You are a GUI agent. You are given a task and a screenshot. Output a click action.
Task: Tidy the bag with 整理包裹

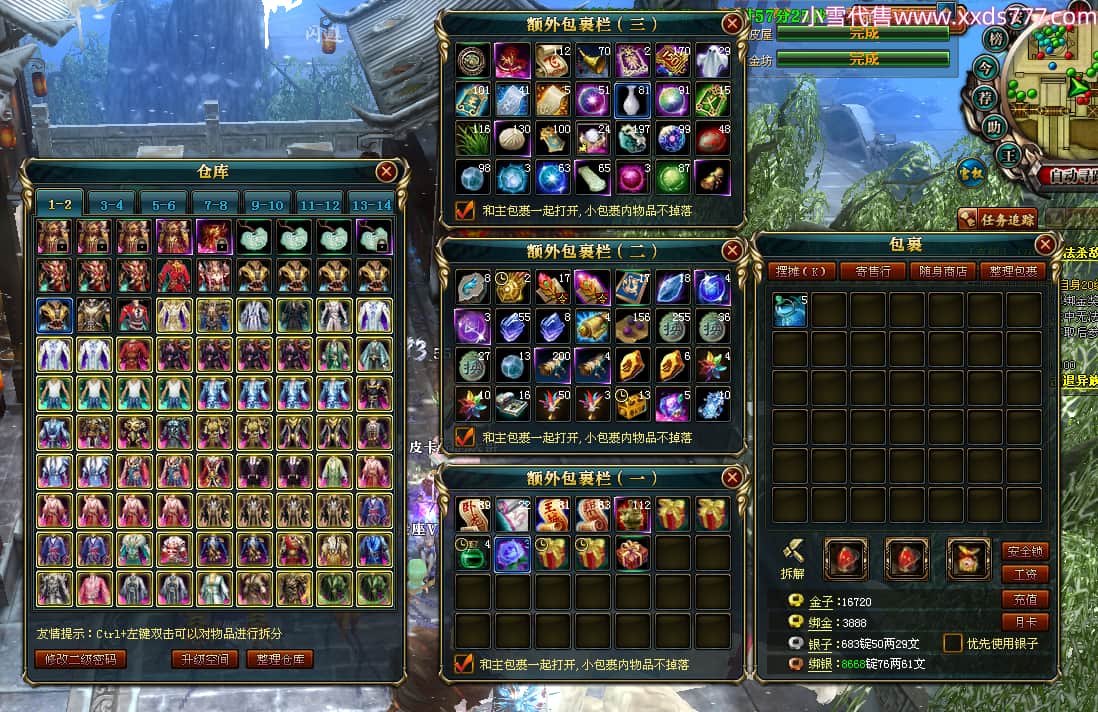click(1013, 271)
